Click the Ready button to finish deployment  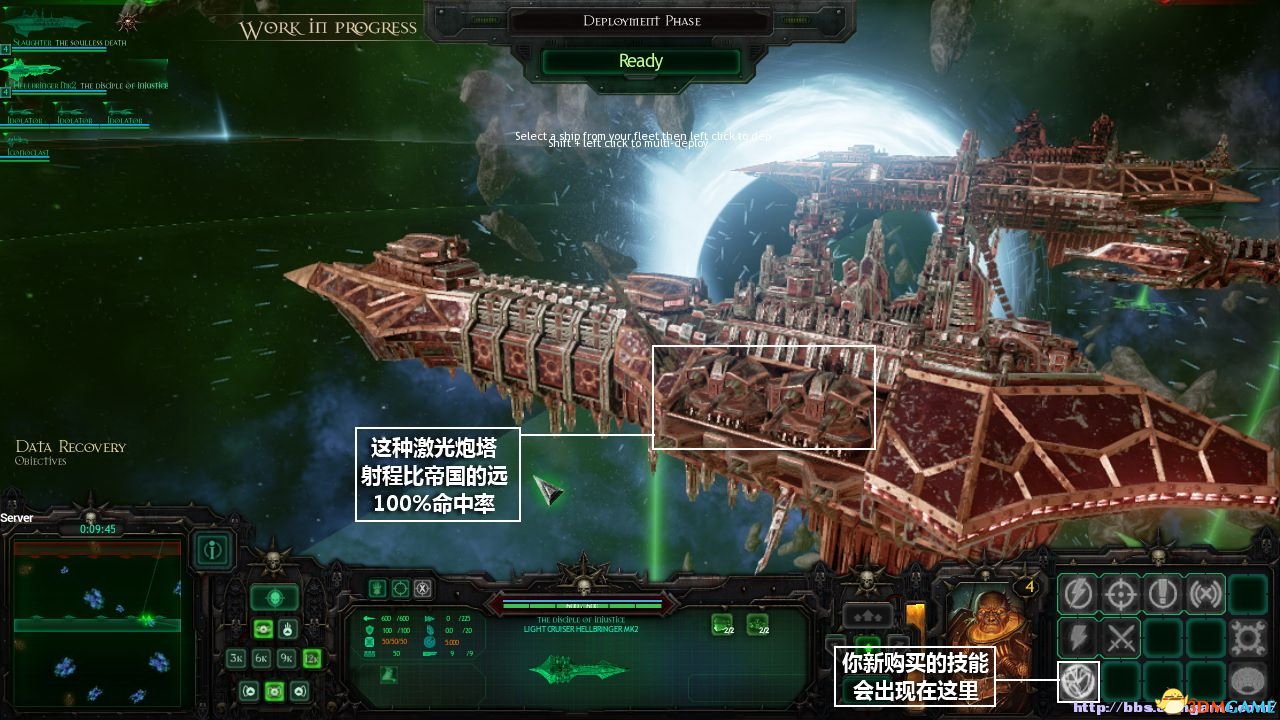coord(640,61)
